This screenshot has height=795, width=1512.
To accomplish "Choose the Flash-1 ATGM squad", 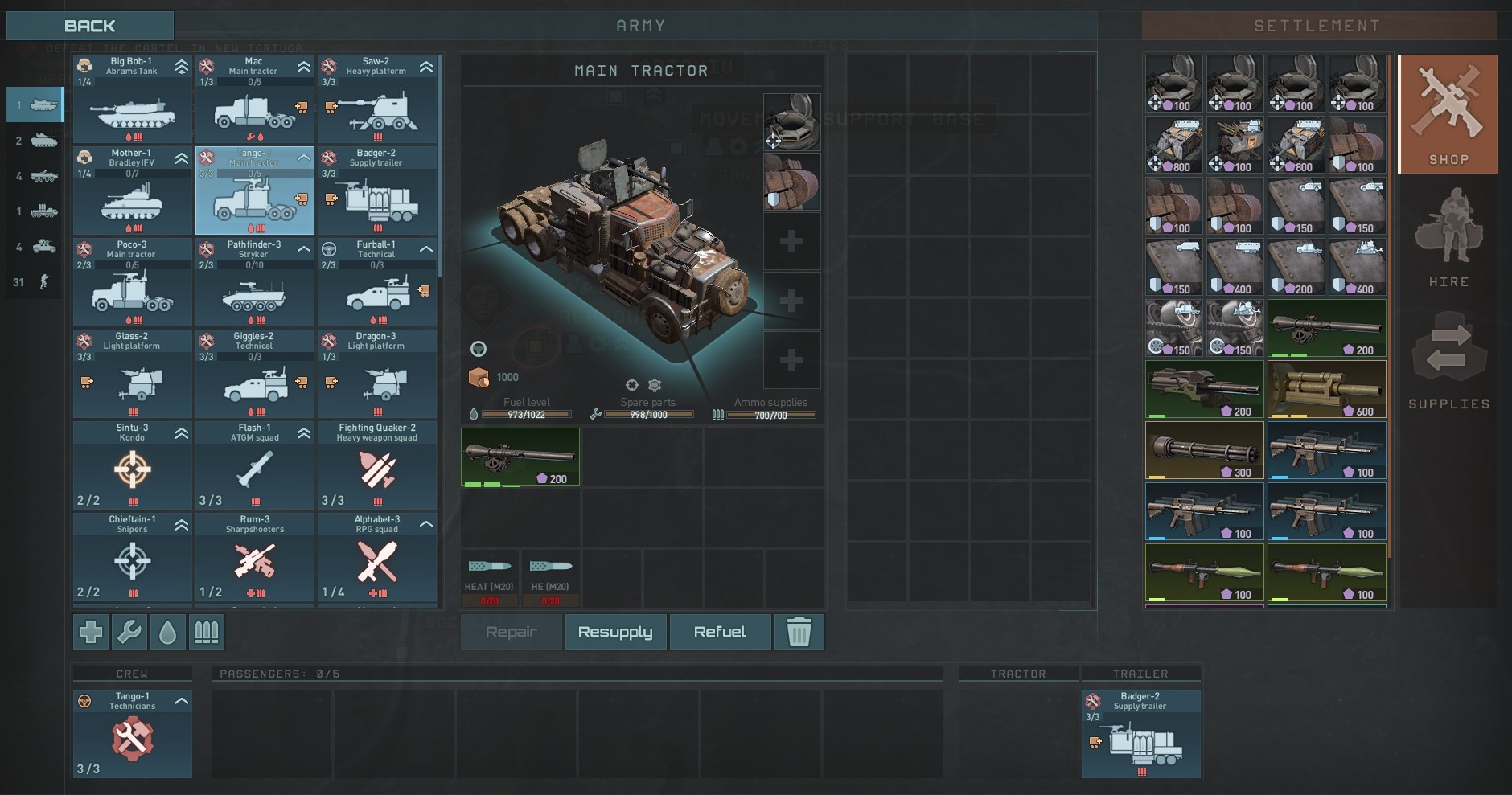I will [254, 465].
